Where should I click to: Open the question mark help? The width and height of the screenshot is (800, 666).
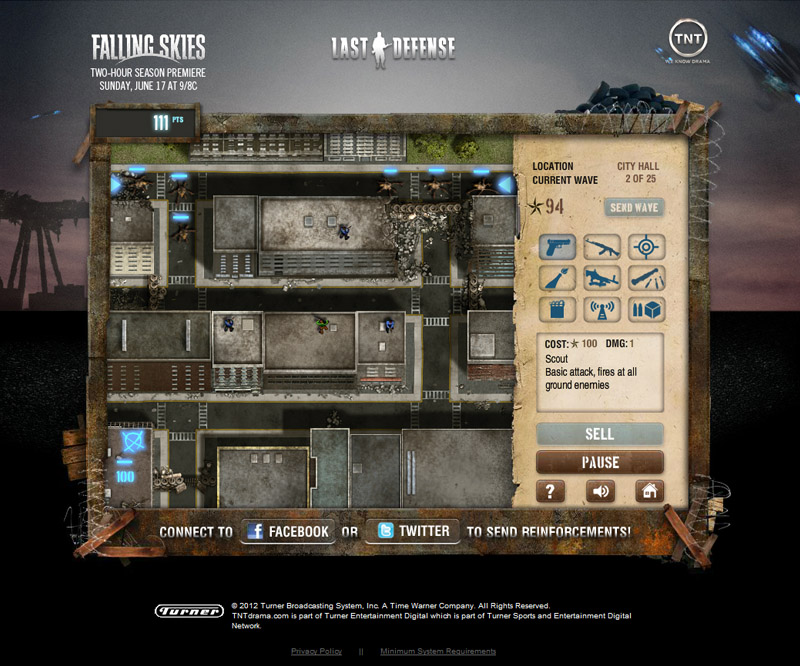[x=551, y=491]
